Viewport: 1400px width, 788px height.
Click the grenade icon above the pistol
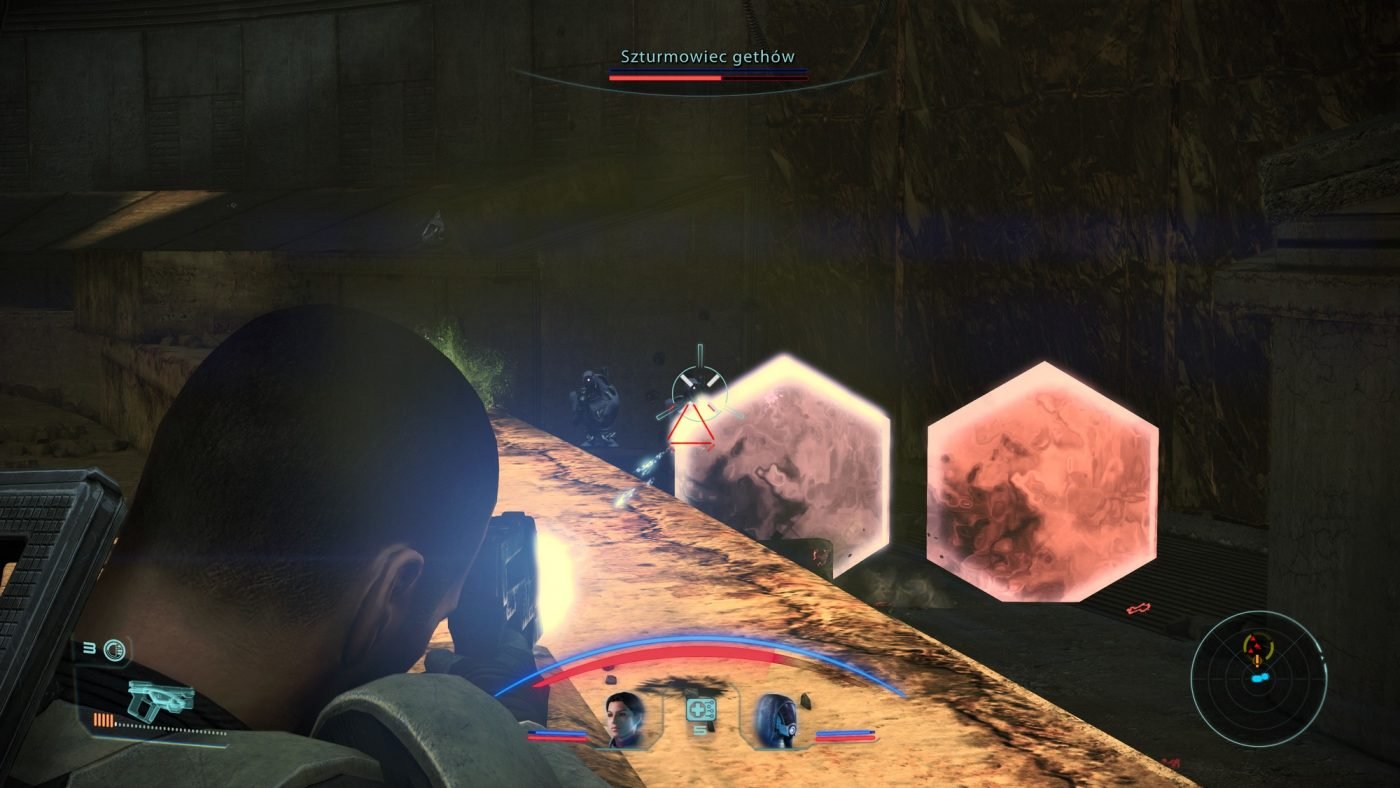point(117,650)
